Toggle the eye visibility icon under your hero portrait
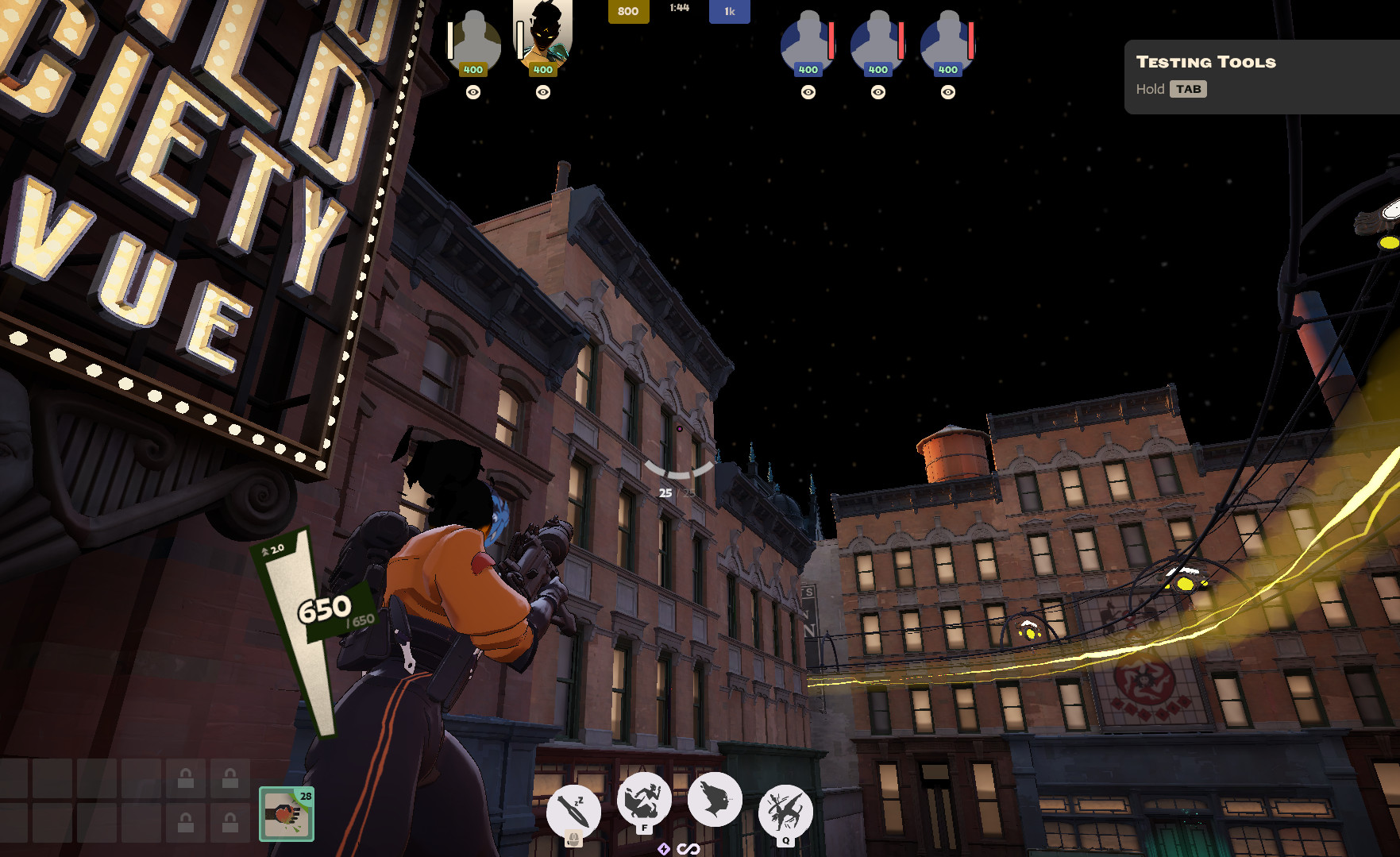 point(542,93)
